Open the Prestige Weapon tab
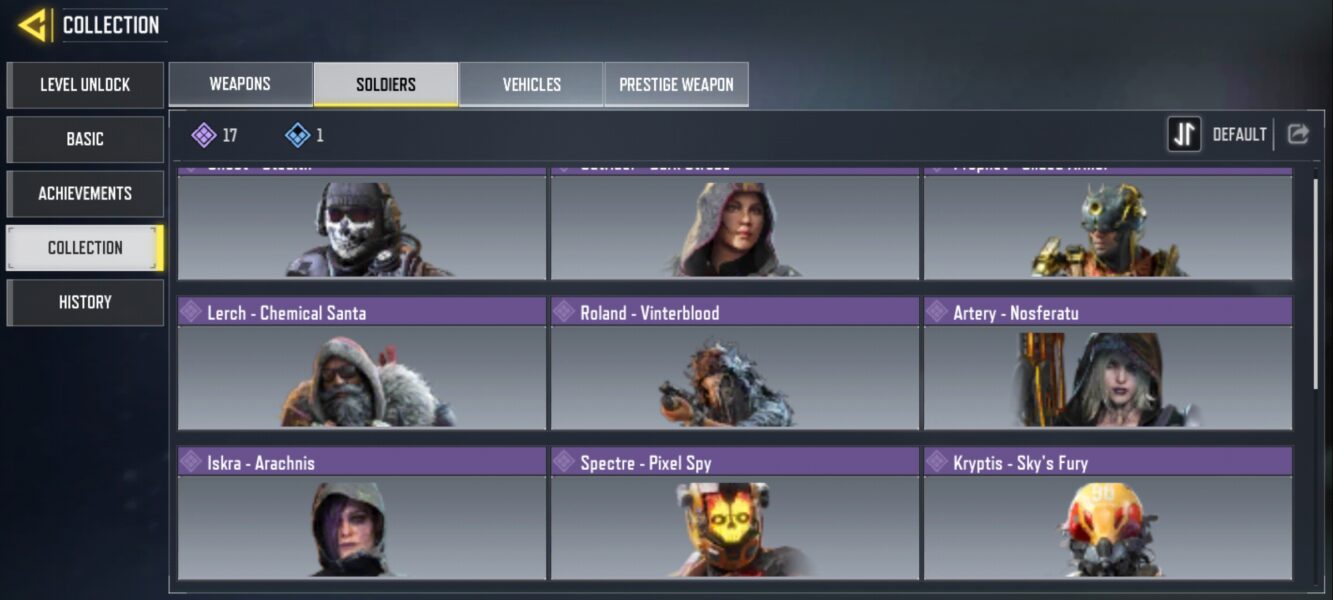Viewport: 1333px width, 600px height. 676,84
